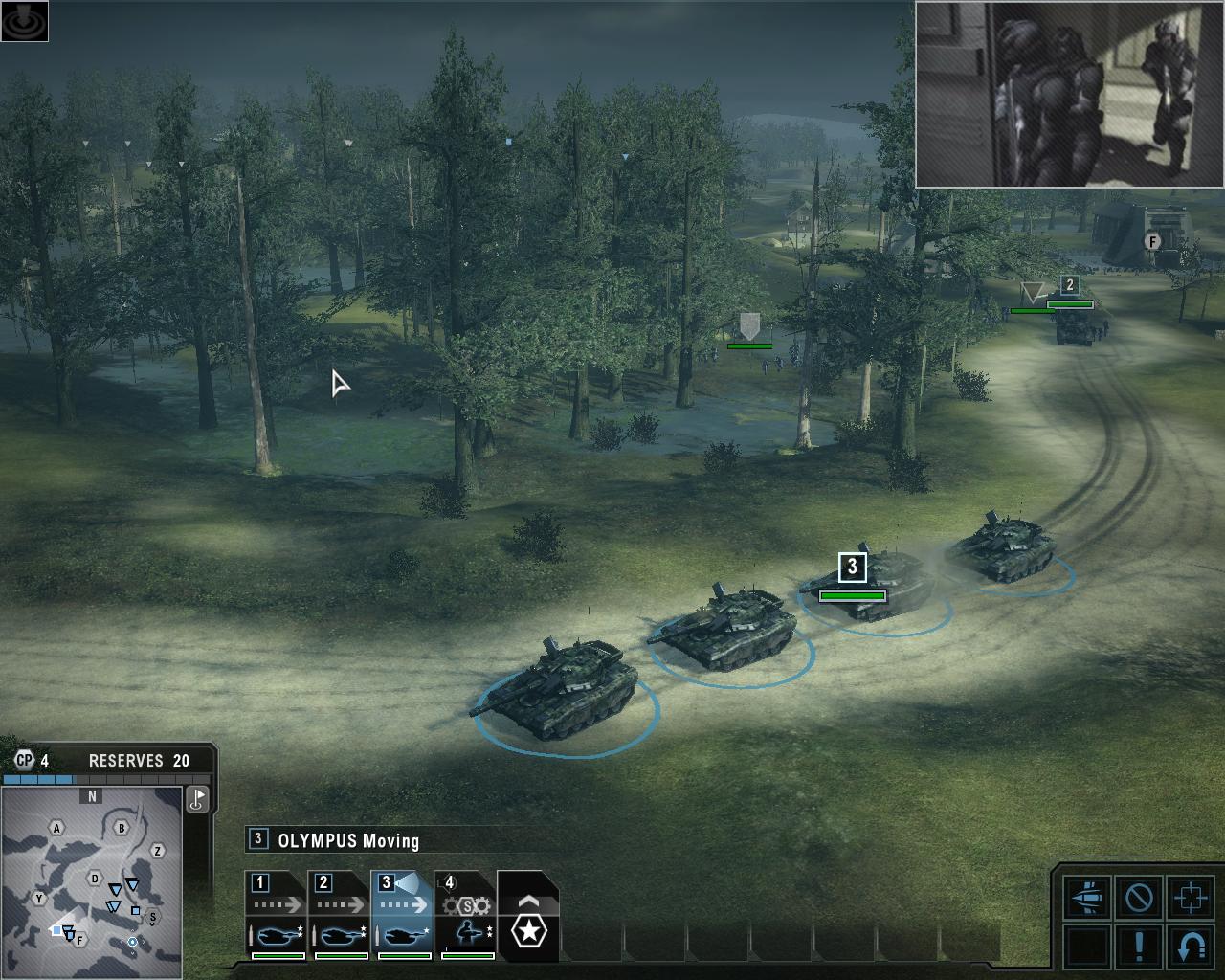Open the star hexagon reinforcements panel
Image resolution: width=1225 pixels, height=980 pixels.
[x=527, y=925]
